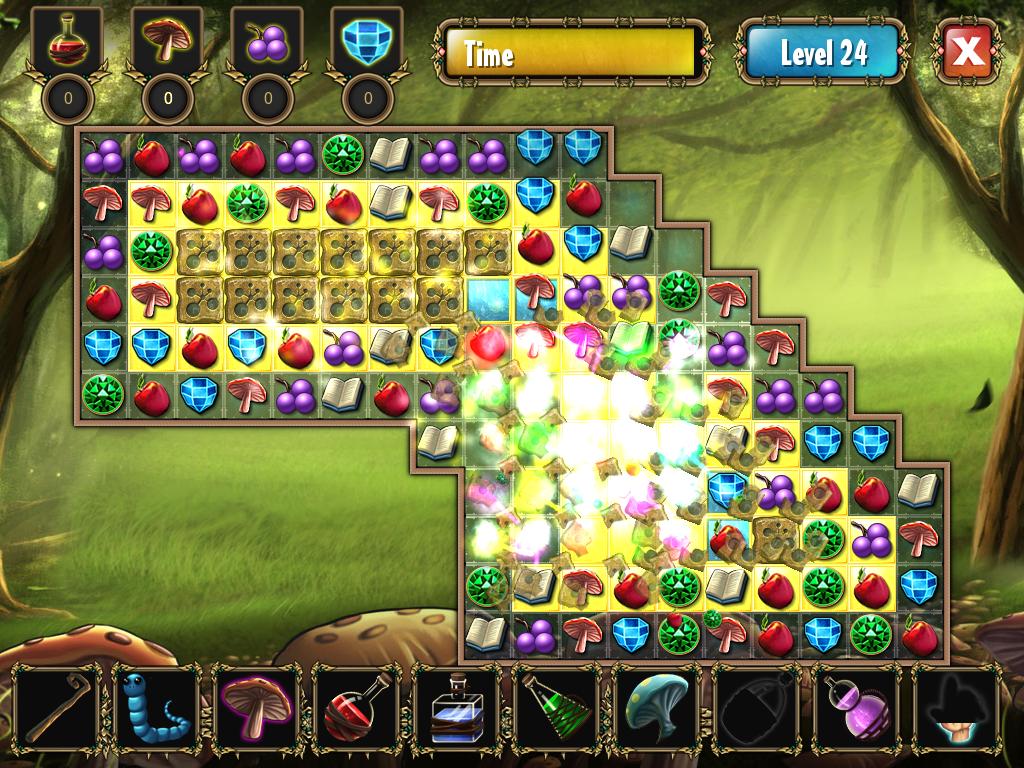This screenshot has width=1024, height=768.
Task: Select the wooden staff power-up
Action: (59, 706)
